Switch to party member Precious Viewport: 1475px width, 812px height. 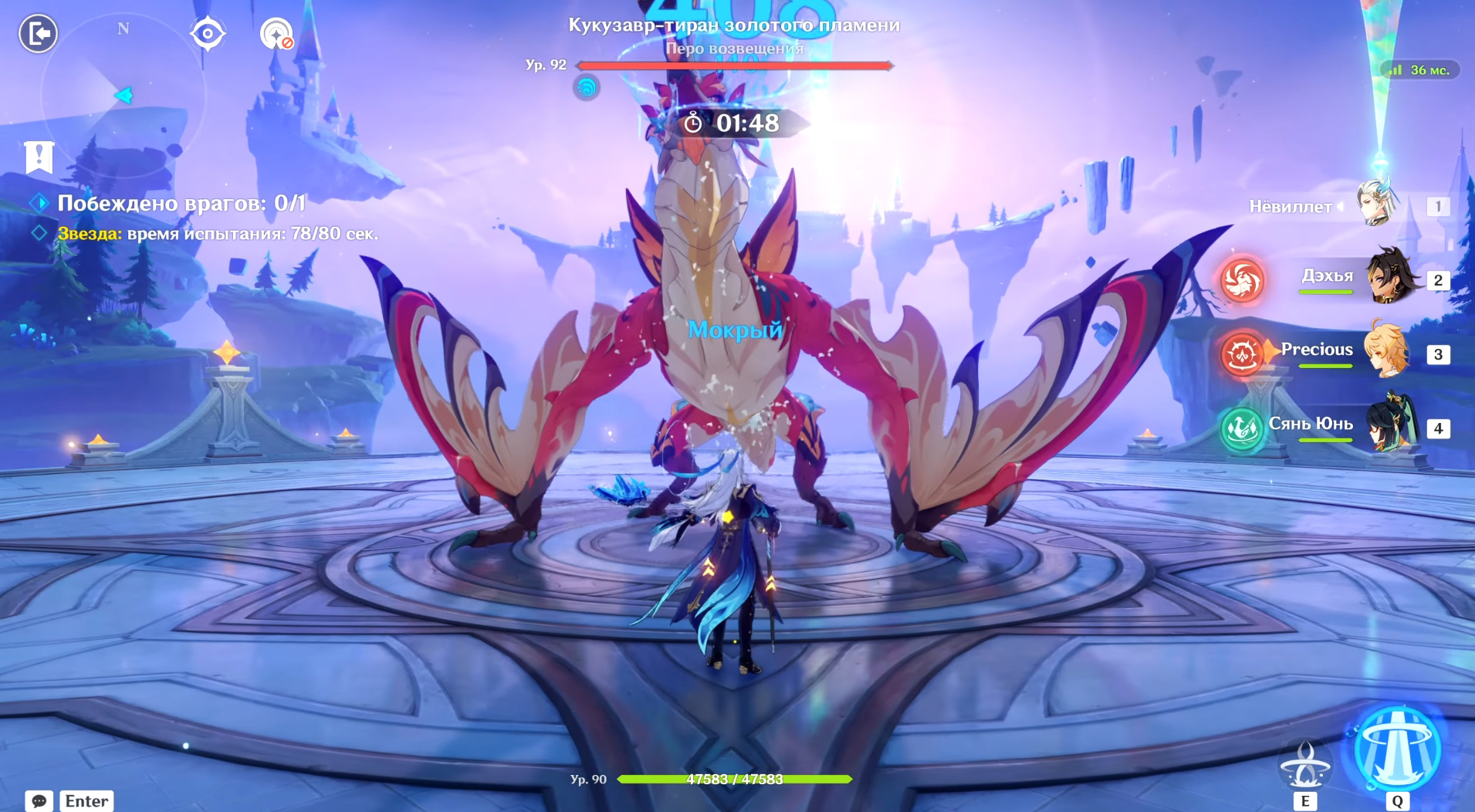point(1386,351)
